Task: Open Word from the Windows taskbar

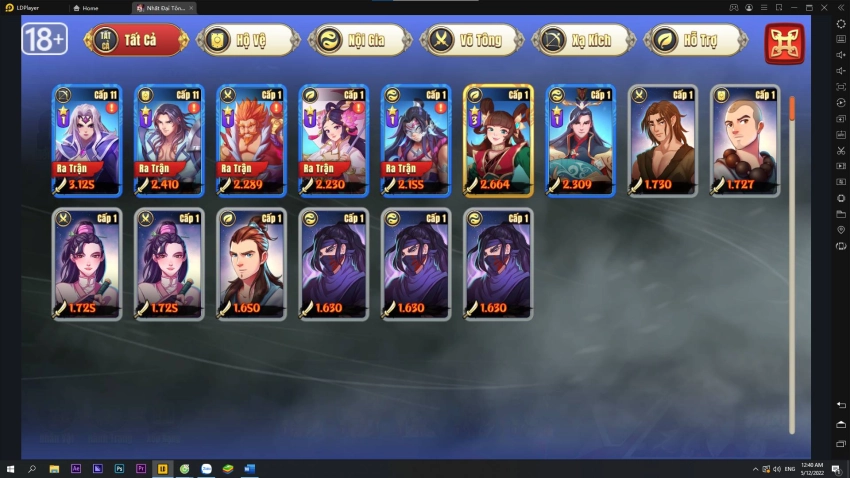Action: click(249, 469)
